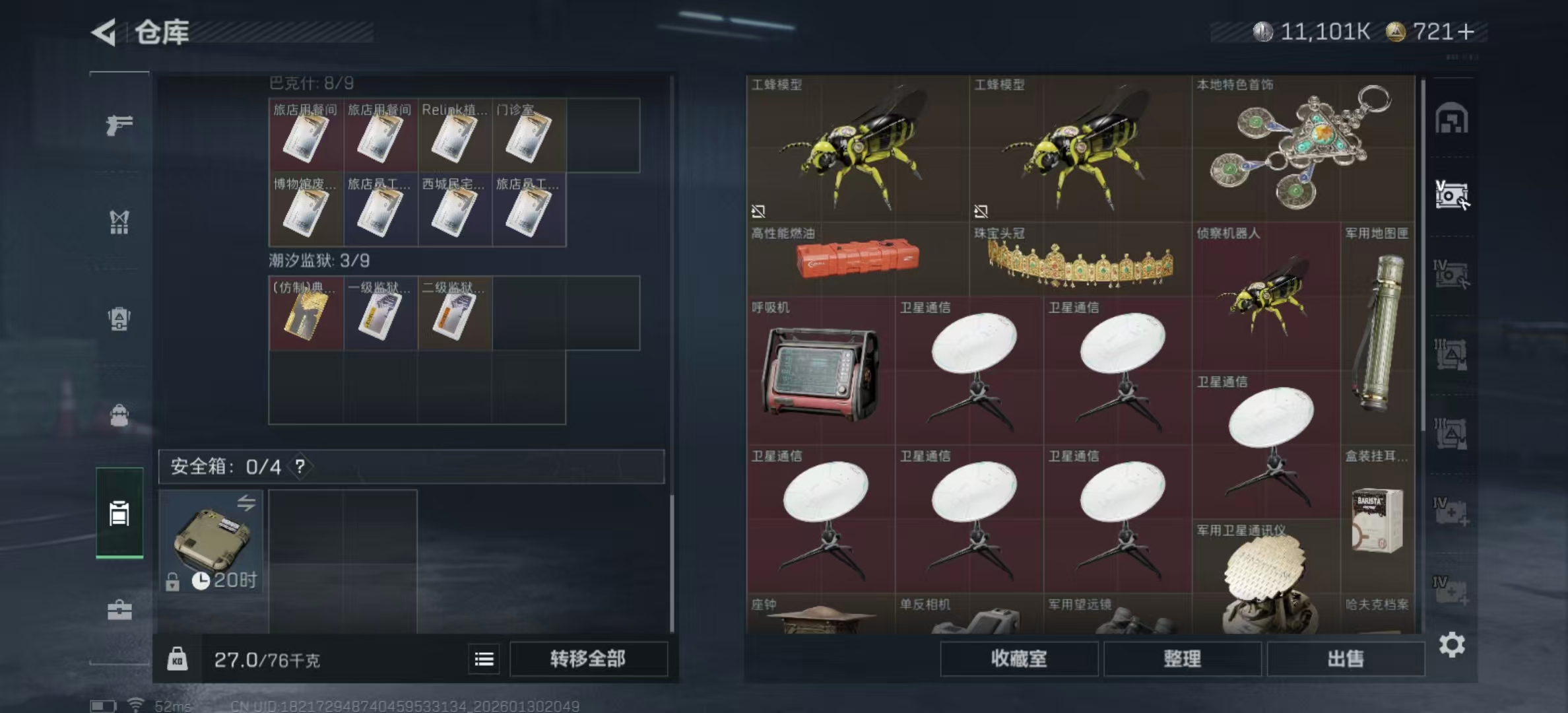Select the pistol weapons icon in left sidebar
The image size is (1568, 713).
[120, 123]
